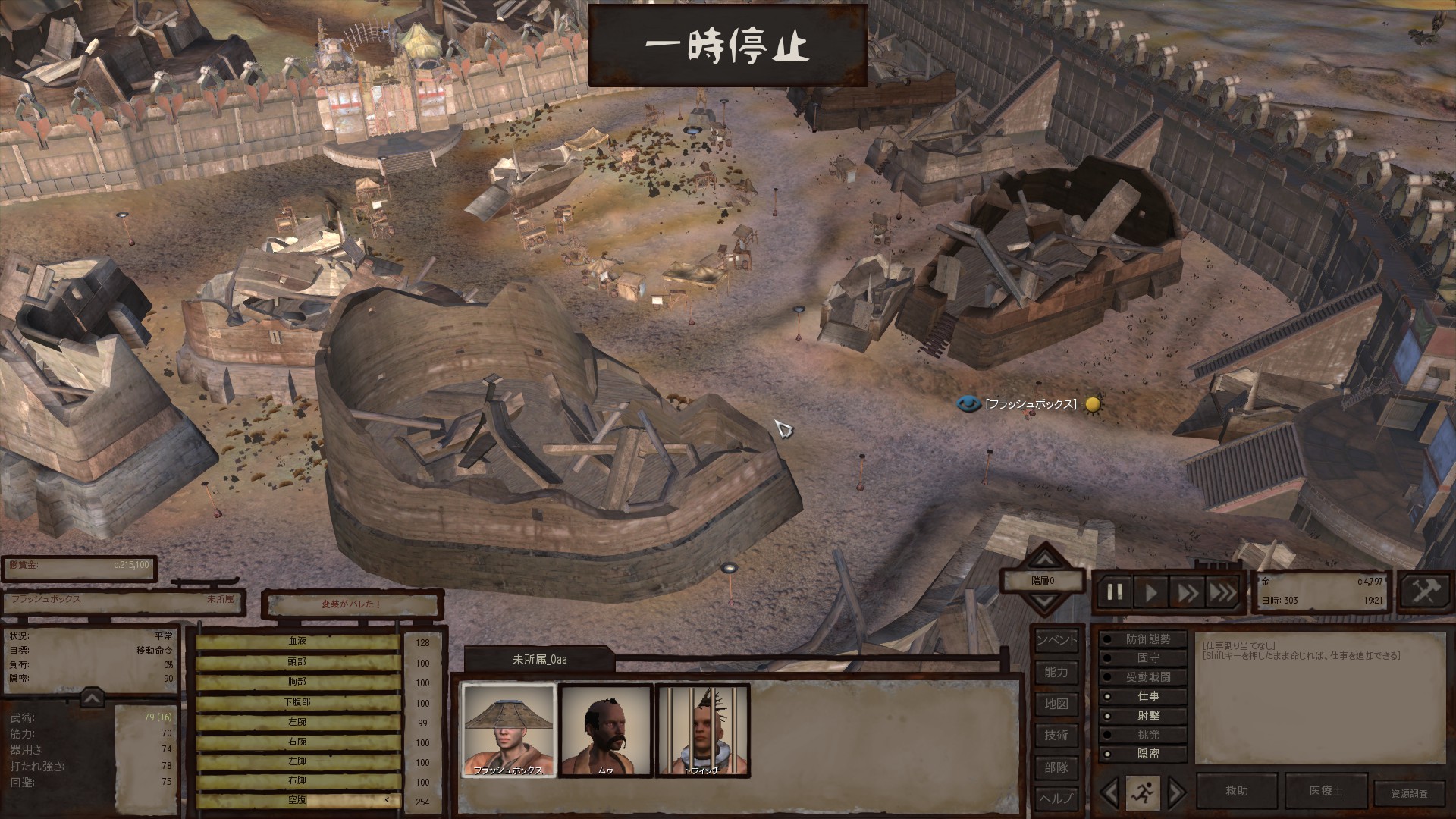Open the build mode hammer button

[x=1423, y=591]
